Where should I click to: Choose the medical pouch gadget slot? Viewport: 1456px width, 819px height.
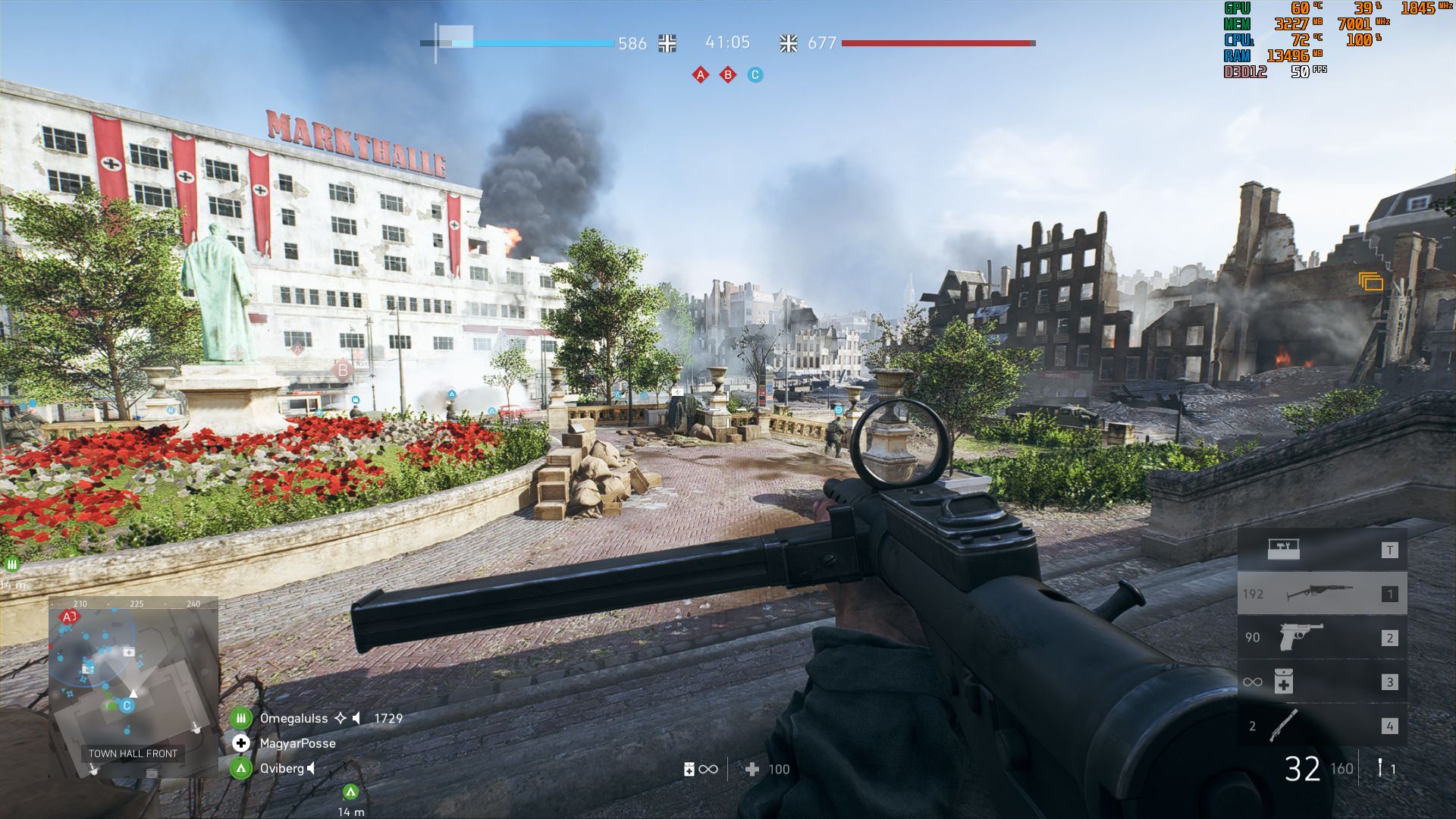pos(1322,682)
